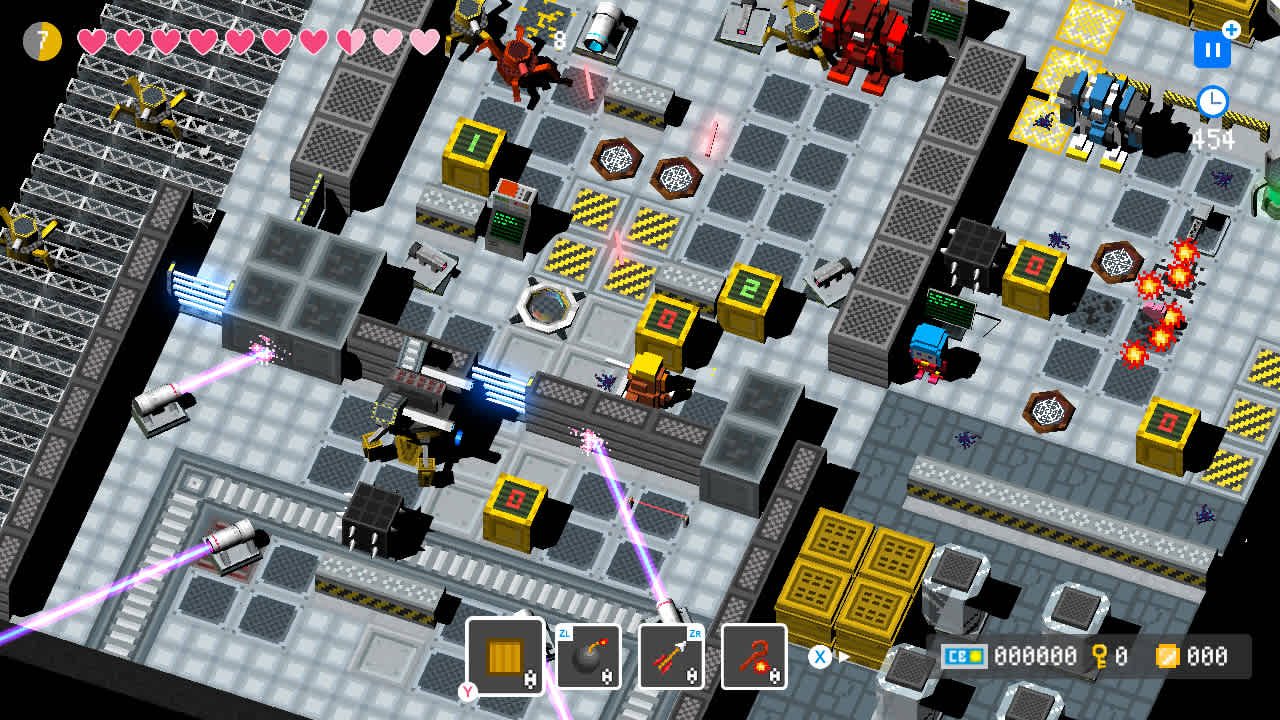Screen dimensions: 1280x720
Task: Open the bottom weapon hotbar panel
Action: [x=630, y=656]
